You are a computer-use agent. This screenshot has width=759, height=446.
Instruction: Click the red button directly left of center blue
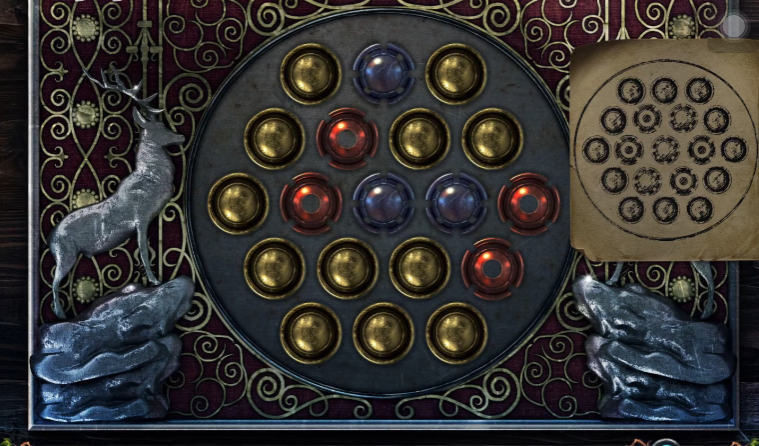click(x=311, y=203)
